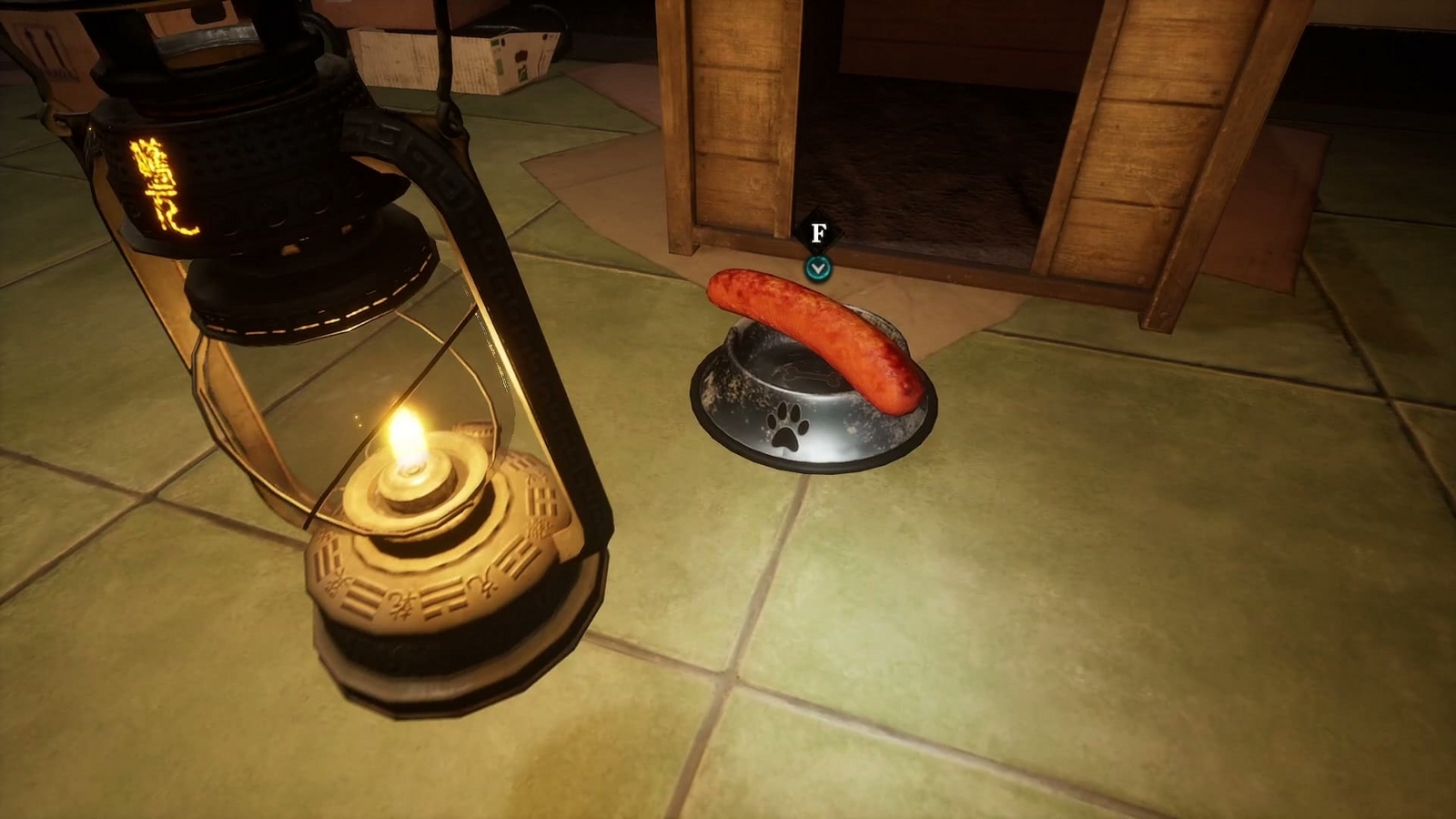
Task: Select the paw print icon on the bowl
Action: tap(788, 428)
